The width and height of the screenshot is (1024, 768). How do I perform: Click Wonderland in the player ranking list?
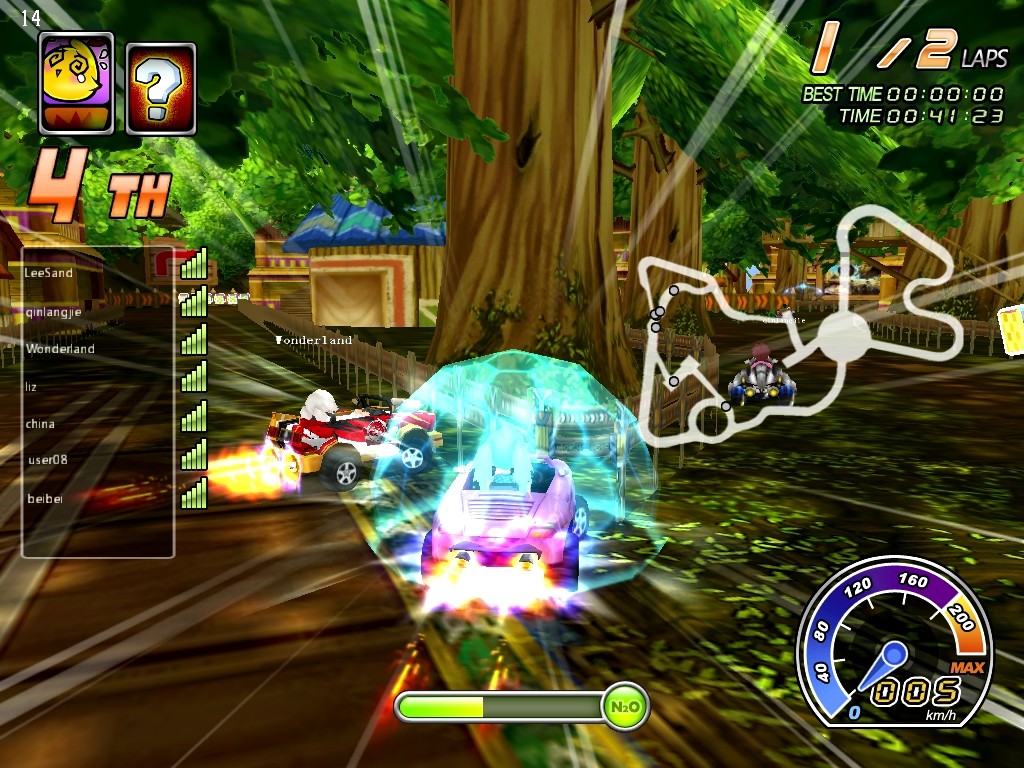(60, 349)
